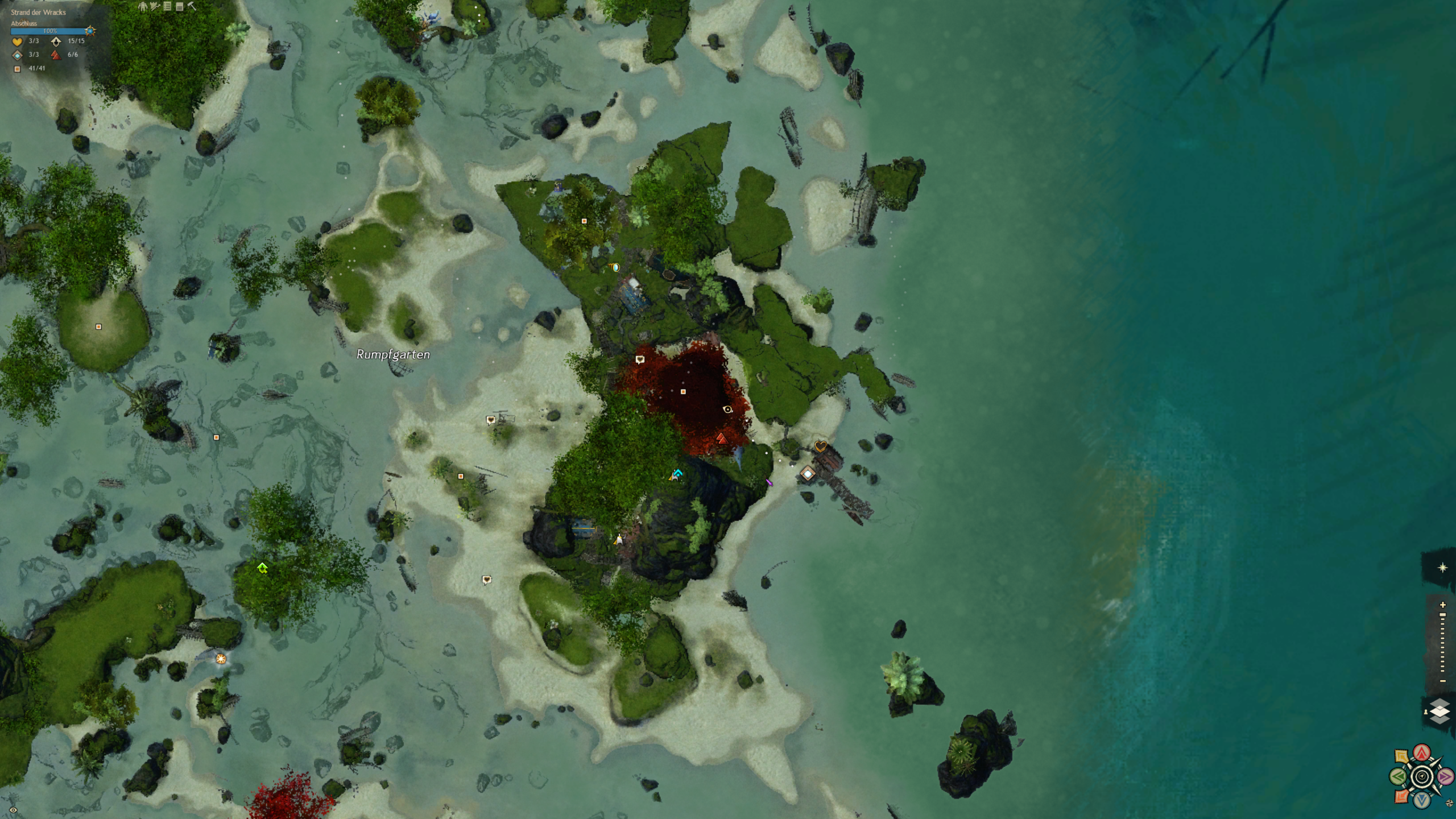The image size is (1456, 819).
Task: Open the map floor layers selector
Action: [1439, 711]
